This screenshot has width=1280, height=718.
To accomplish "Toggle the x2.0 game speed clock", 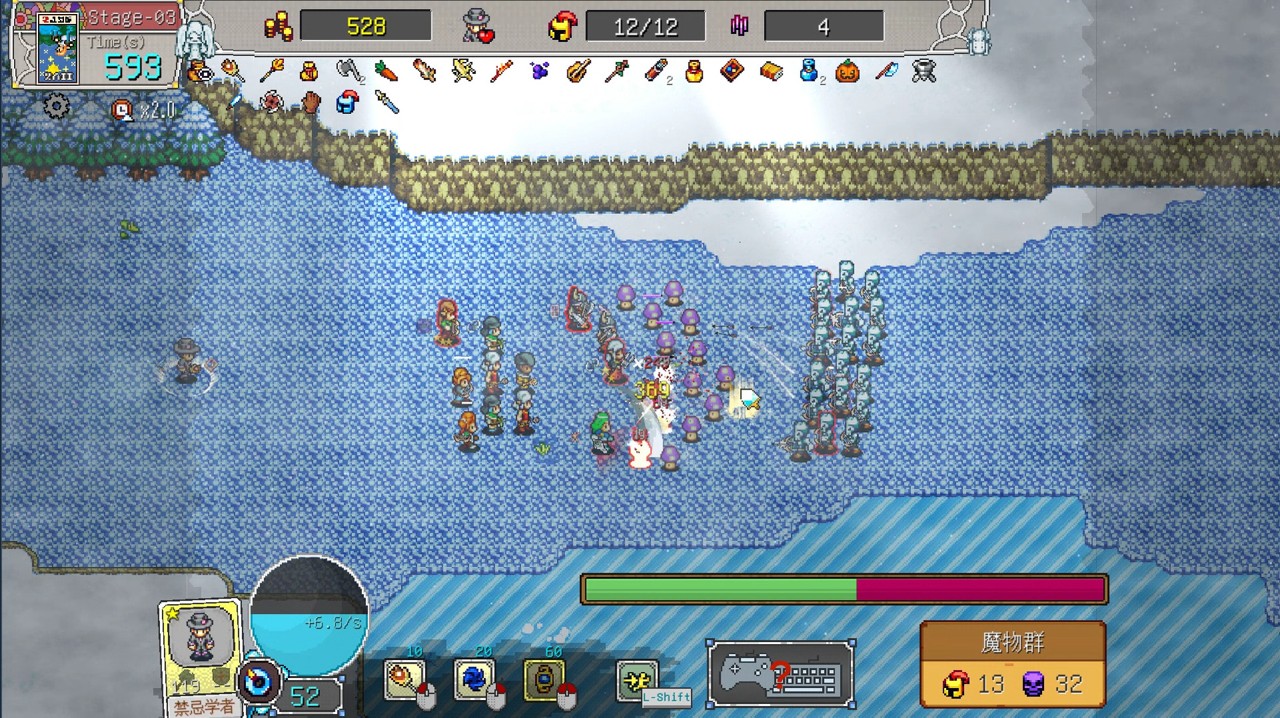I will [124, 109].
